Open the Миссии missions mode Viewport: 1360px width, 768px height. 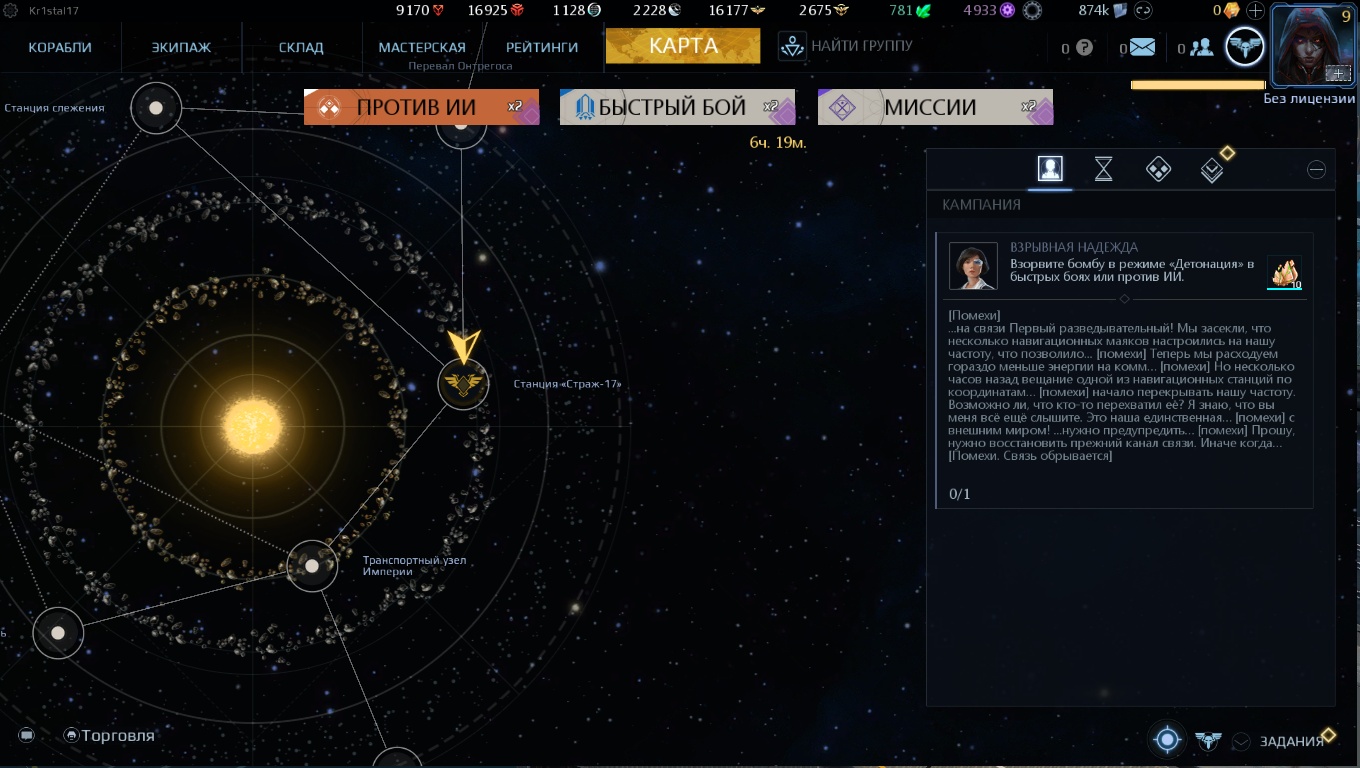click(x=935, y=107)
